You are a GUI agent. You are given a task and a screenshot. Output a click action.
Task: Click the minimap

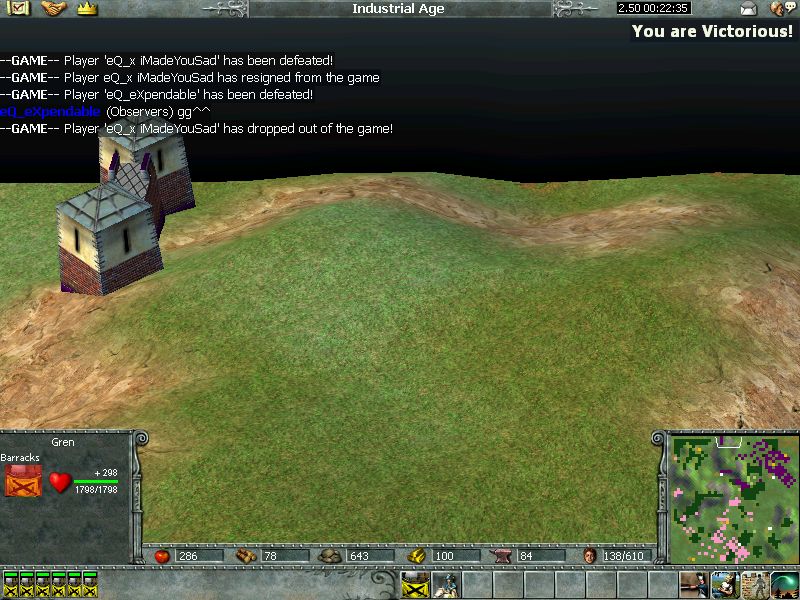click(x=727, y=498)
